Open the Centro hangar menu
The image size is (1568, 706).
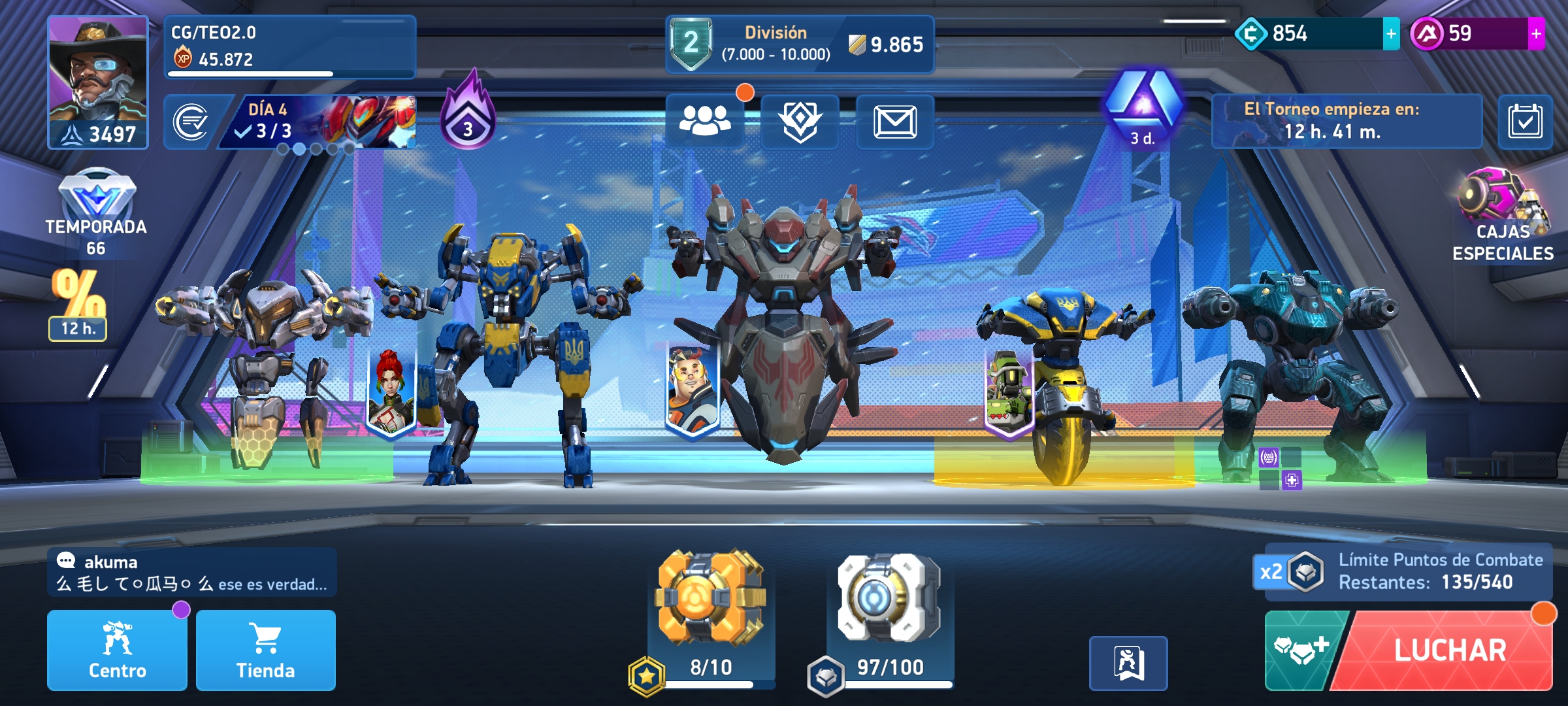(117, 650)
